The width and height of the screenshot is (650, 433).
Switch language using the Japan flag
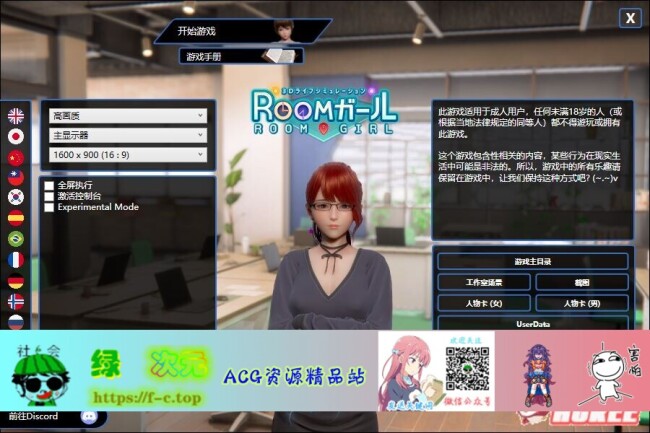(x=15, y=136)
